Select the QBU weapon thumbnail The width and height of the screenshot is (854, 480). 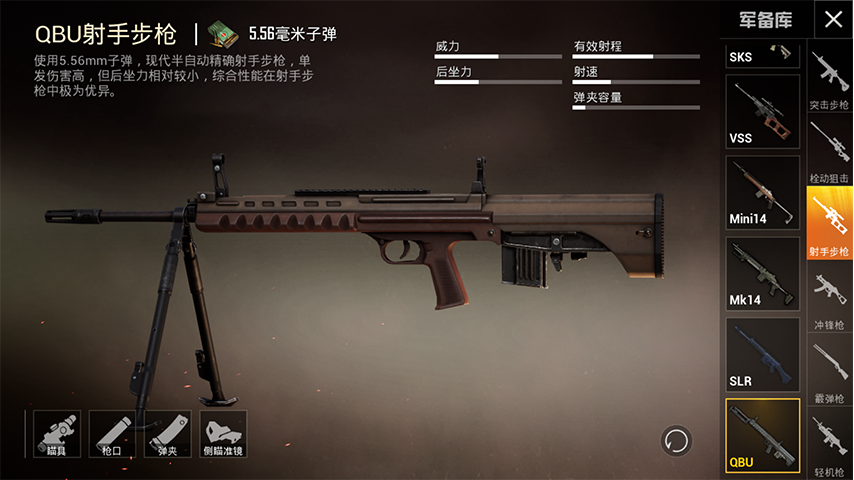pos(762,435)
